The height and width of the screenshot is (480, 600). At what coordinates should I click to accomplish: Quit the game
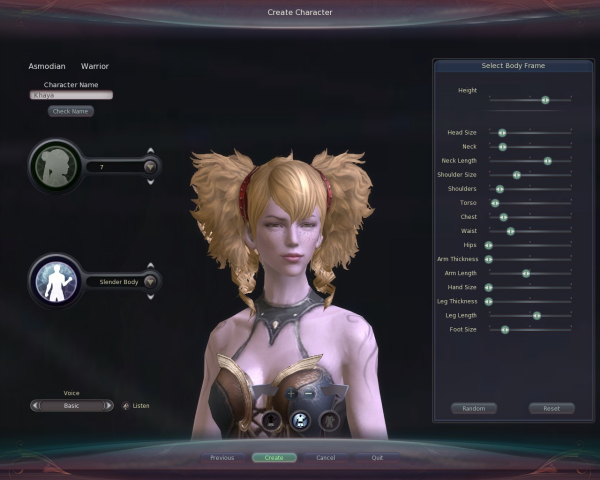click(377, 457)
